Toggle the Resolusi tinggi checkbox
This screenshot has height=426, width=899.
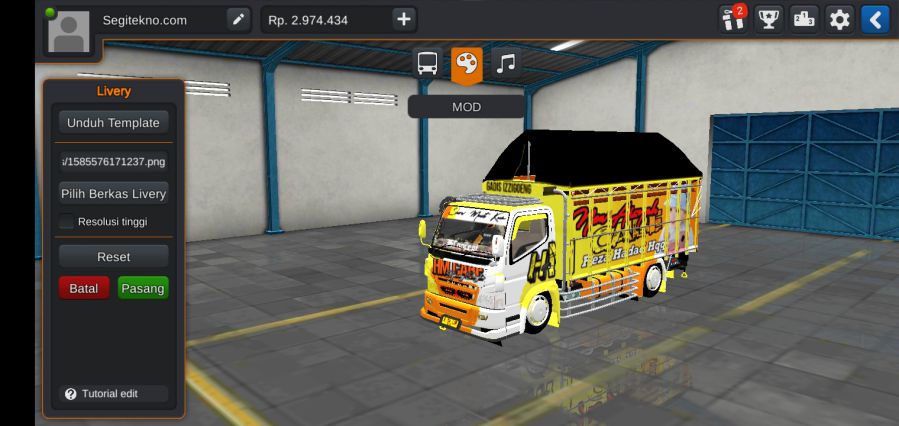pos(68,221)
